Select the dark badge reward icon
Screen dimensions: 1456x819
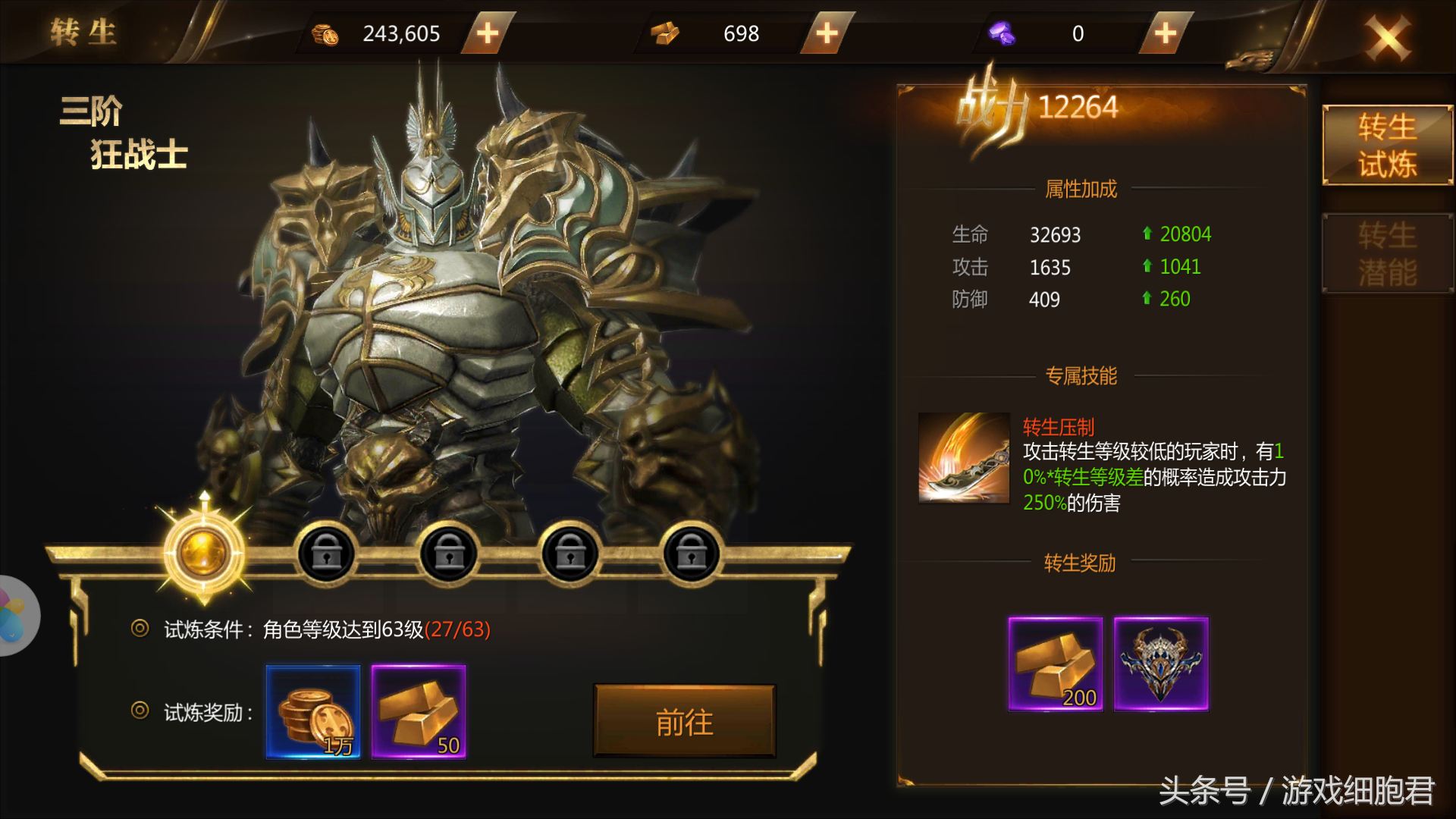(x=1162, y=664)
